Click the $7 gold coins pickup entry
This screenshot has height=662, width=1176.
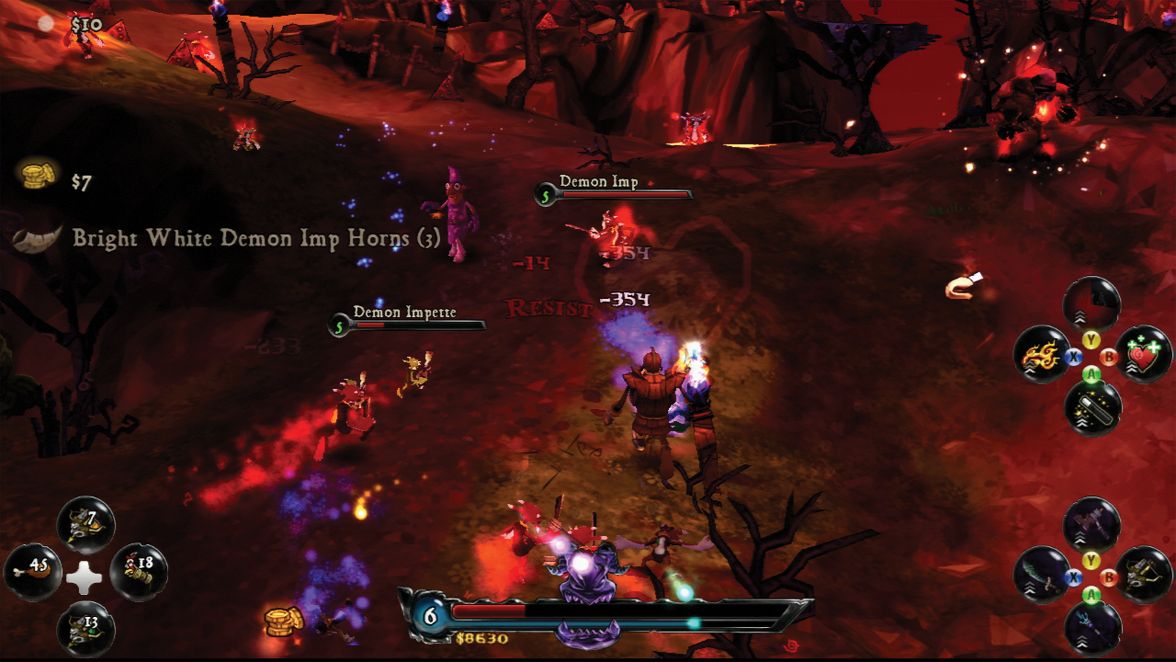point(58,180)
